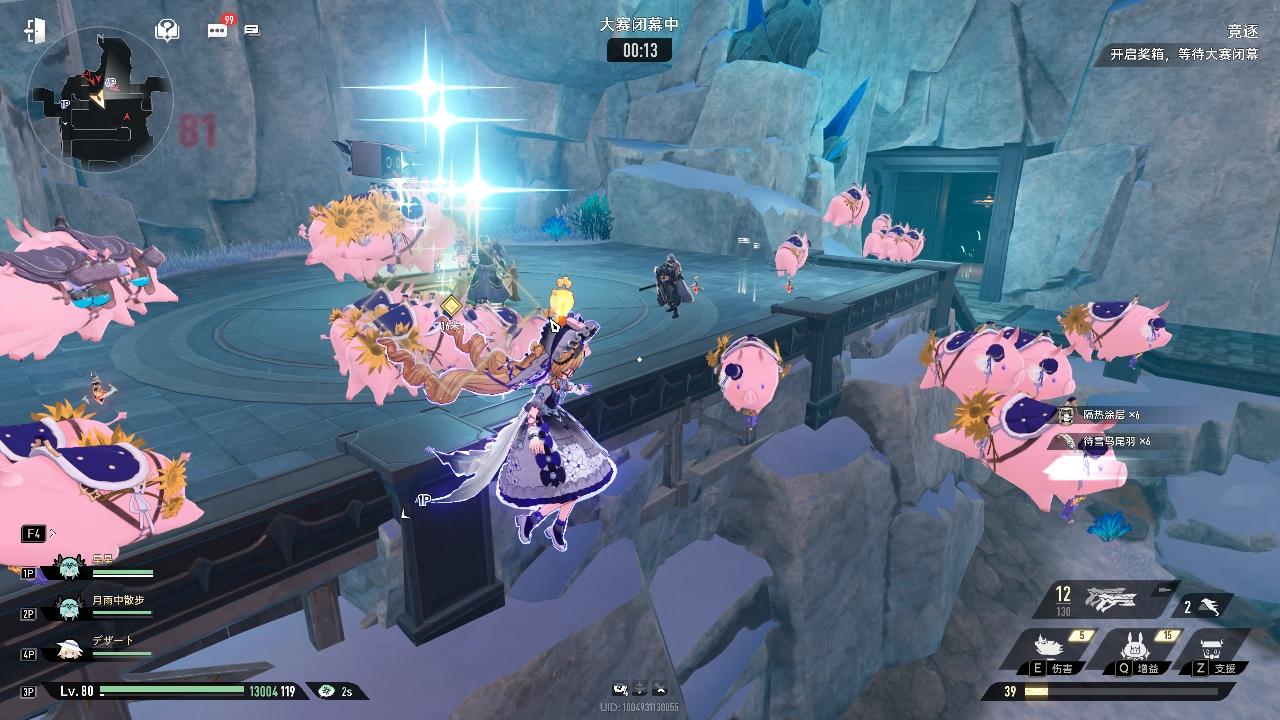Select the primary weapon slot
The height and width of the screenshot is (720, 1280).
1110,602
